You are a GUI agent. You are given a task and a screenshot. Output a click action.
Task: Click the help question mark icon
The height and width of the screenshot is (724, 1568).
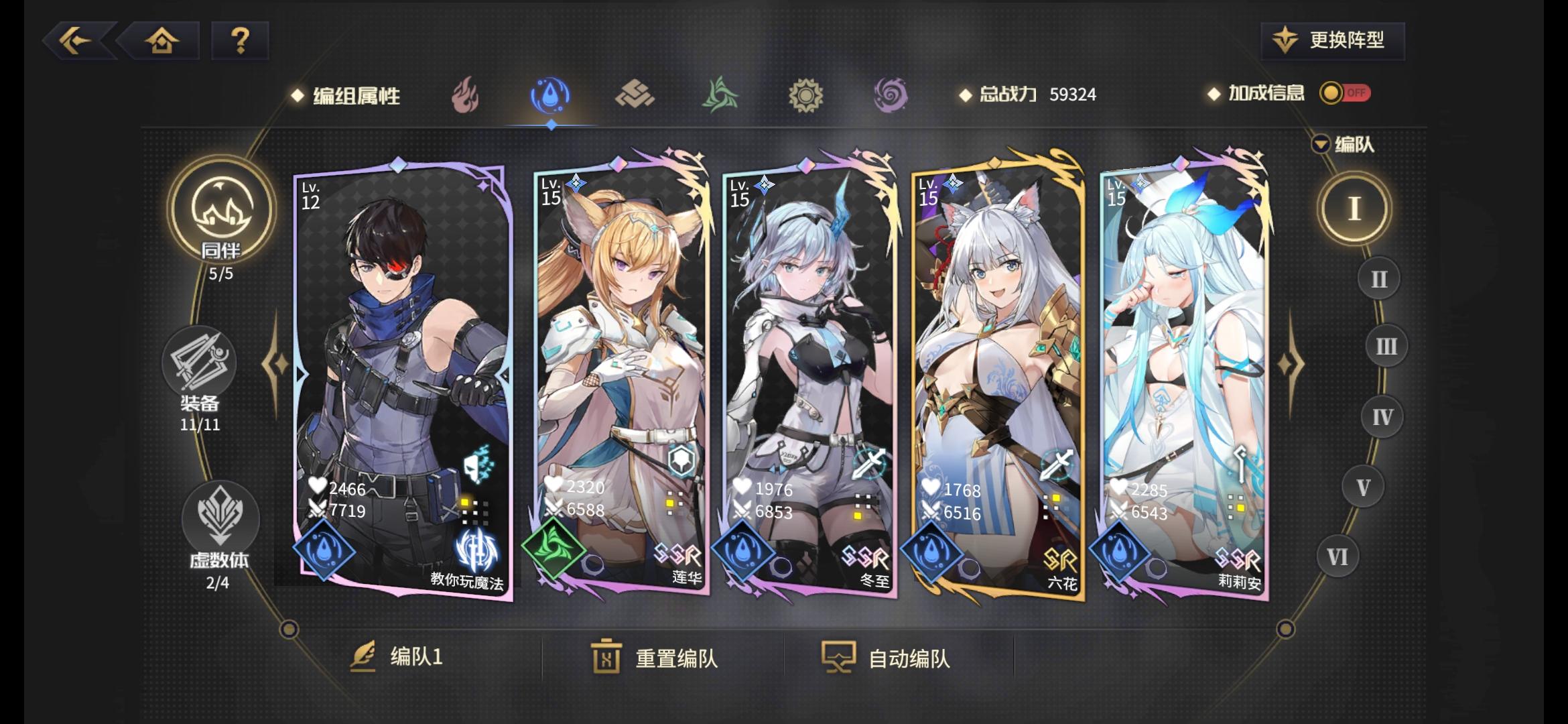pyautogui.click(x=240, y=42)
